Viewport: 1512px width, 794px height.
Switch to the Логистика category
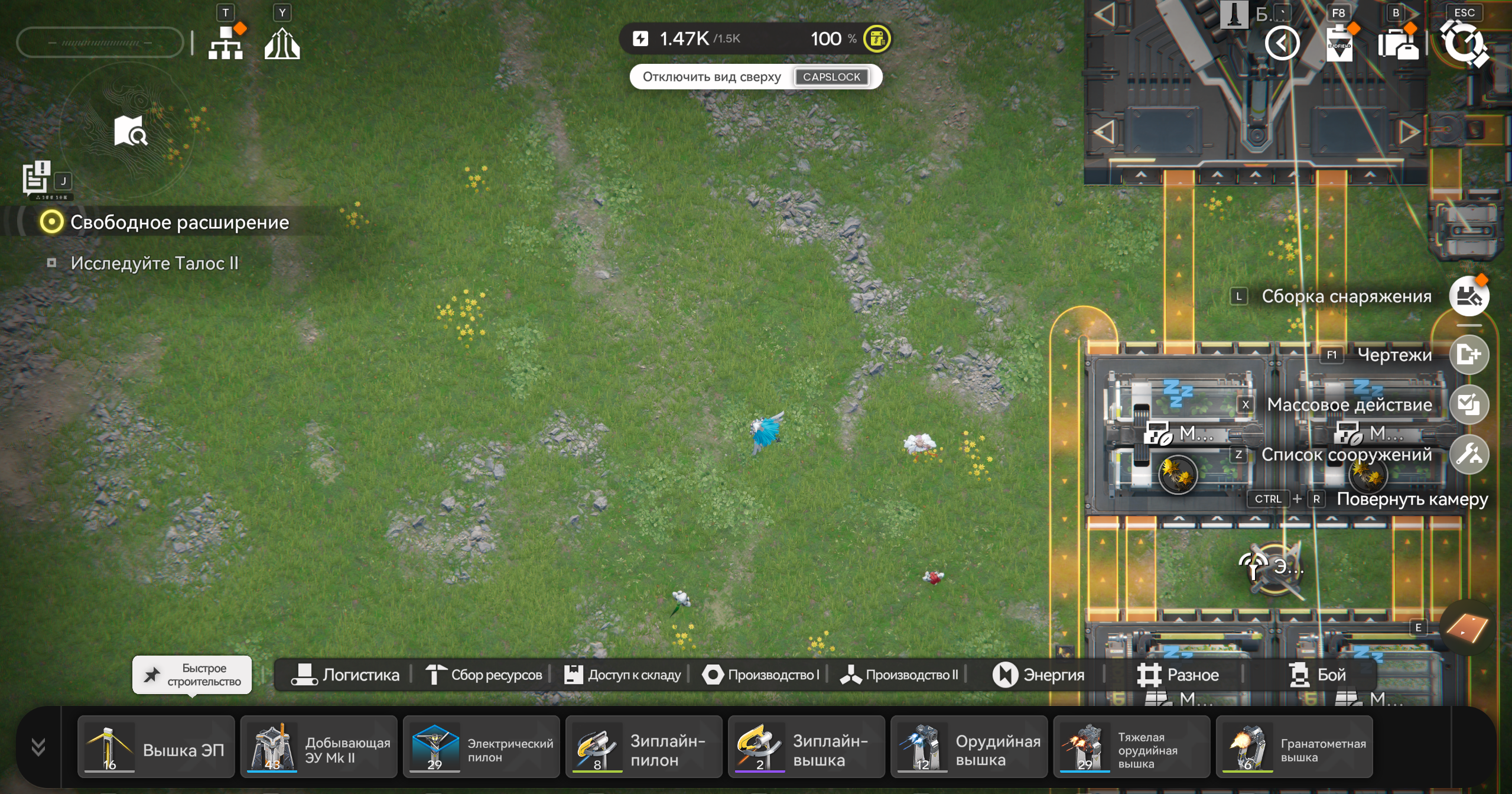click(x=346, y=675)
